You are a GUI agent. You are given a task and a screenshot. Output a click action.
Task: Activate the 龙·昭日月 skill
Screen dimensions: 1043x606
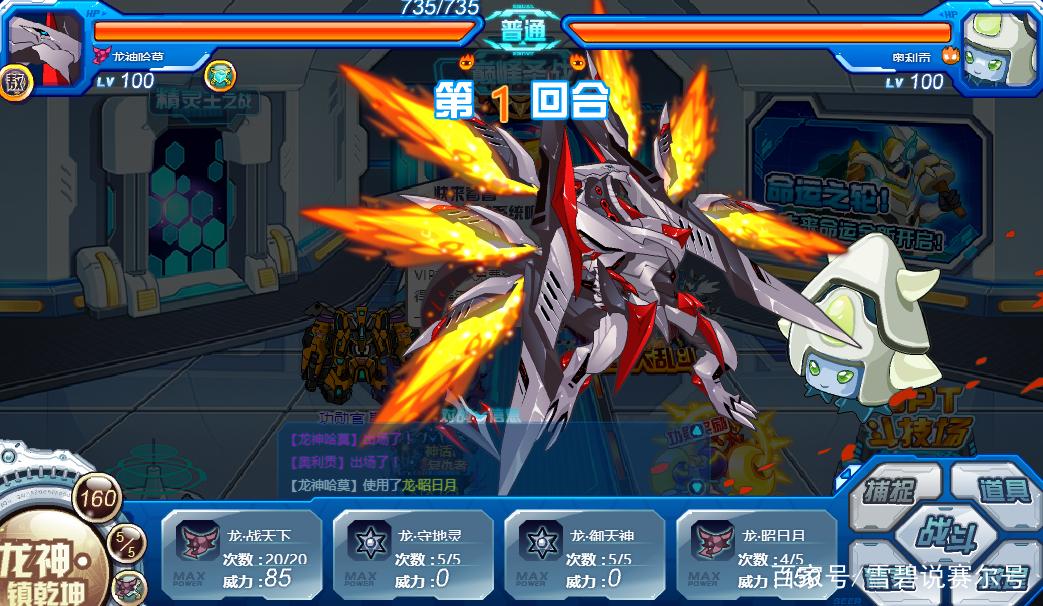756,553
